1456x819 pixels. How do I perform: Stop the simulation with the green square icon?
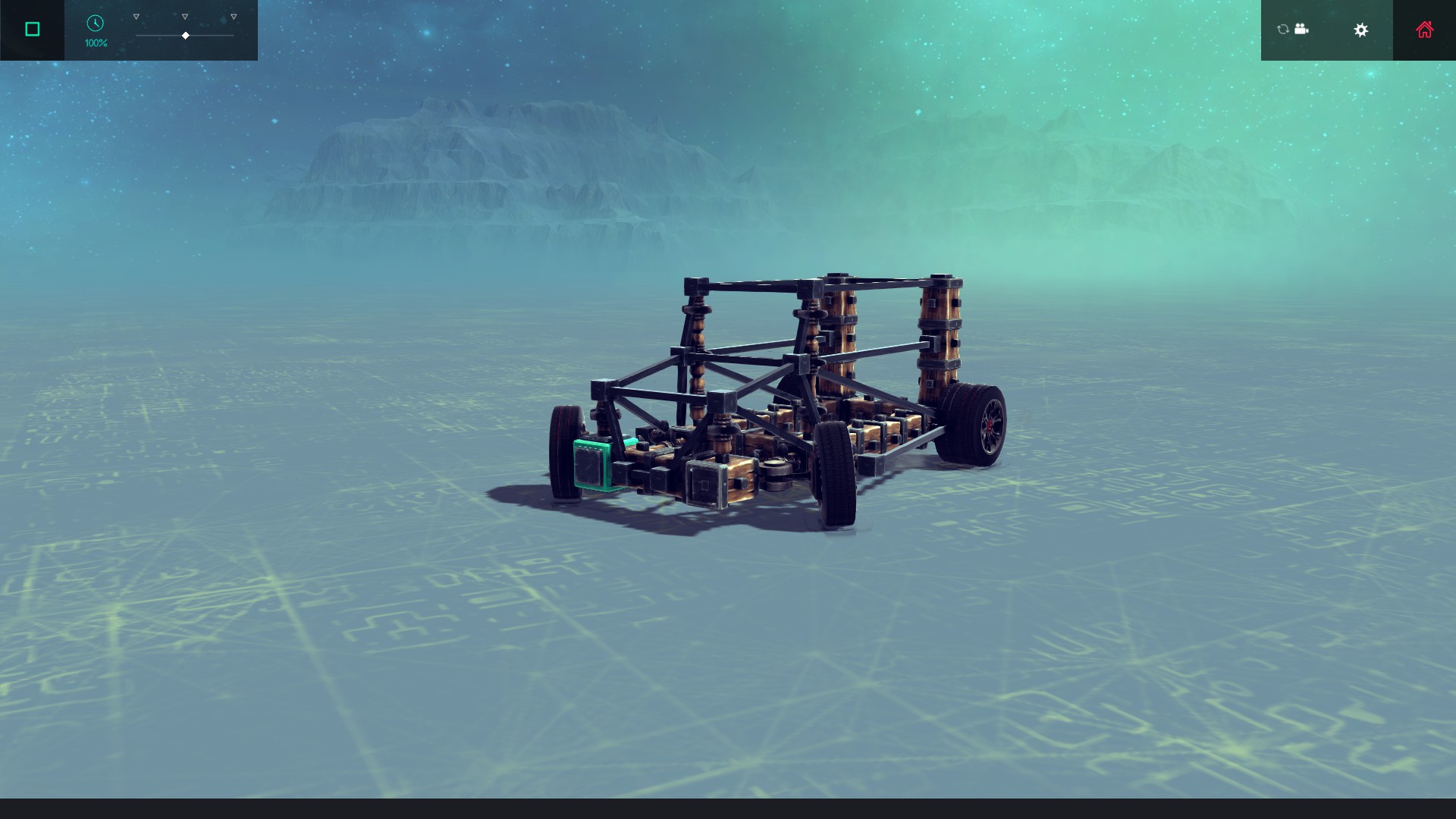click(31, 28)
